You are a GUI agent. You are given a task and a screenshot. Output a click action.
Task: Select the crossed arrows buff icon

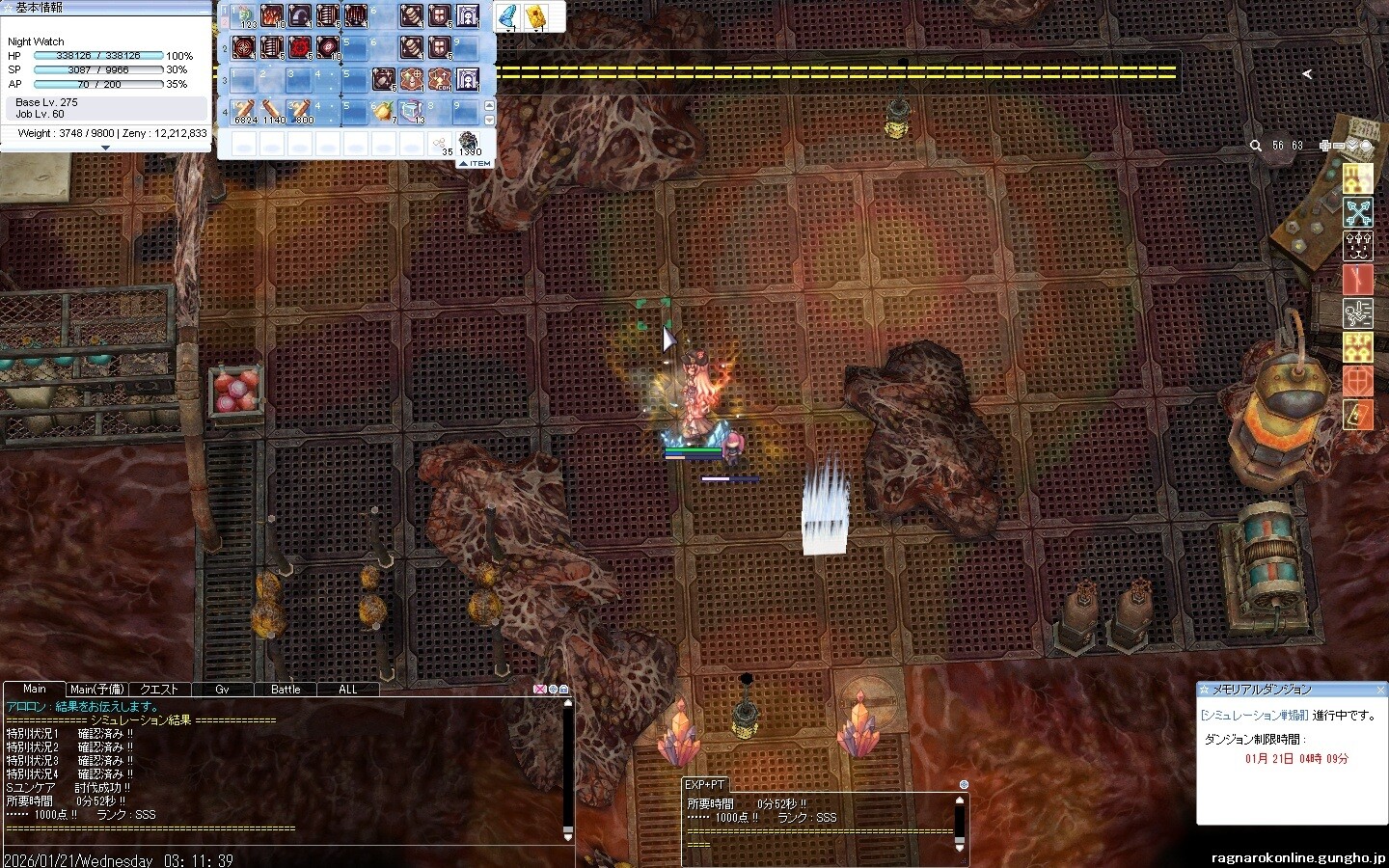pos(1358,212)
